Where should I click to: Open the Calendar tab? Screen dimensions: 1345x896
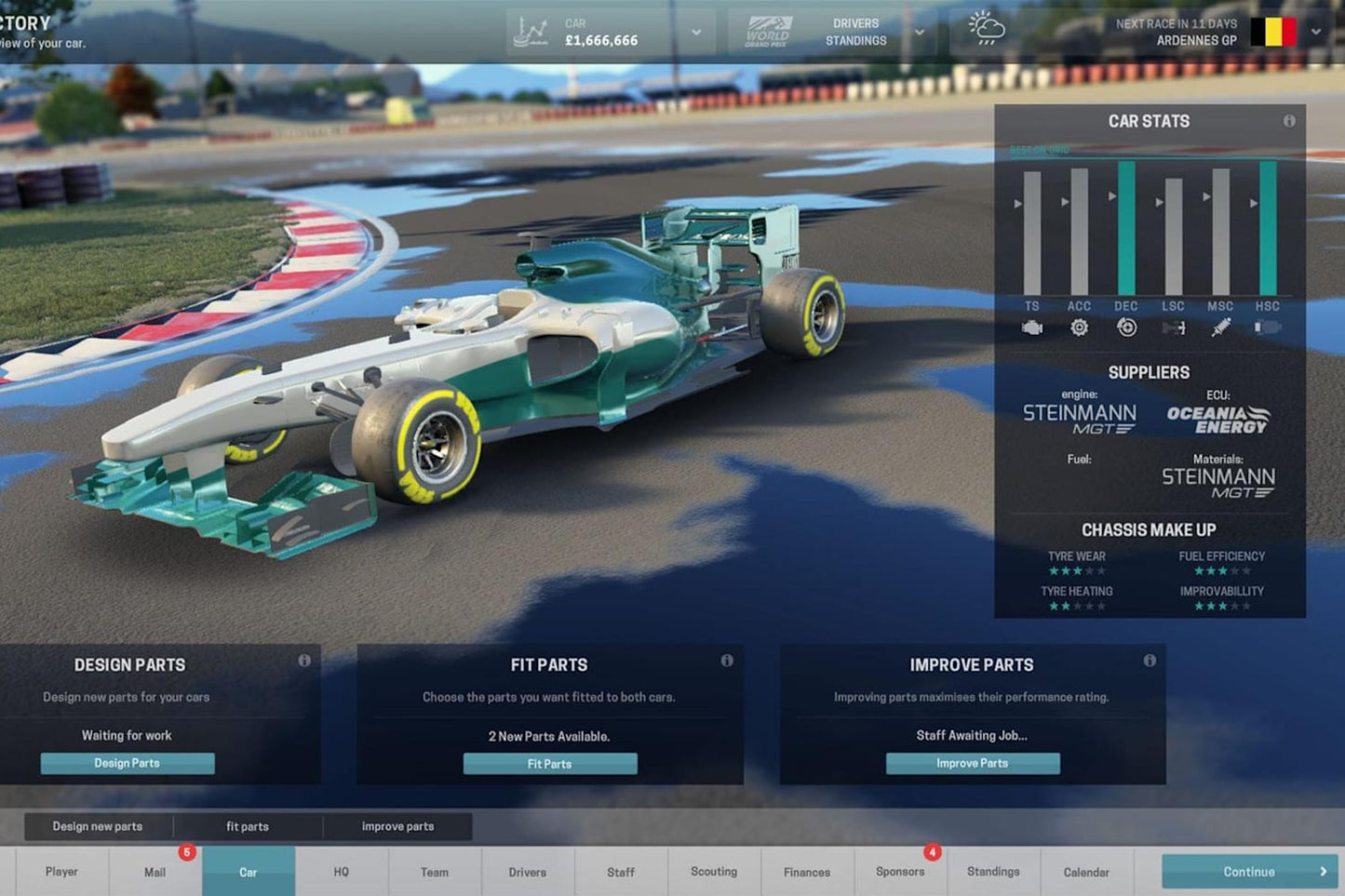1086,872
